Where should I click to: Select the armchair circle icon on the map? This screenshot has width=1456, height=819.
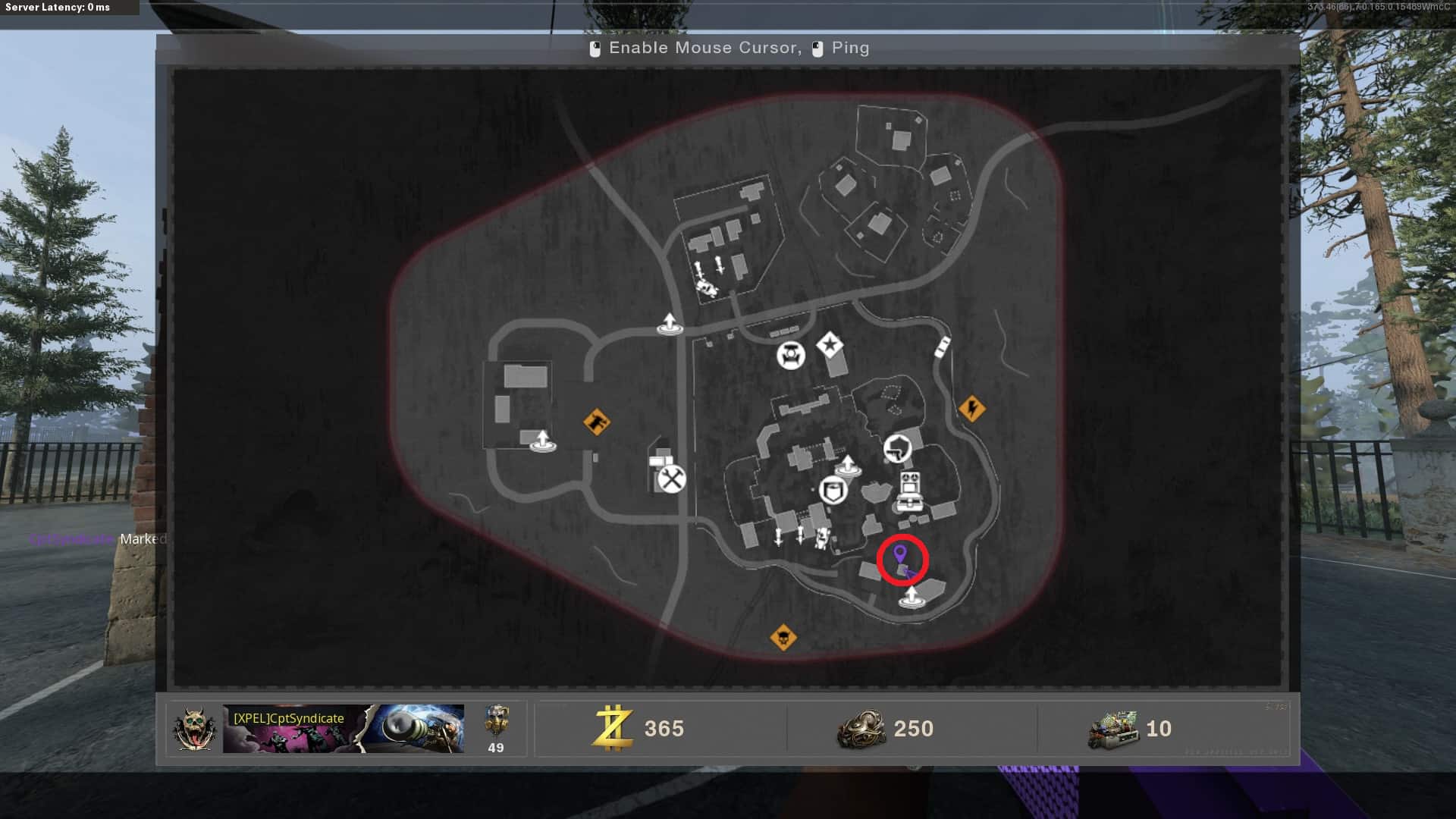[790, 355]
